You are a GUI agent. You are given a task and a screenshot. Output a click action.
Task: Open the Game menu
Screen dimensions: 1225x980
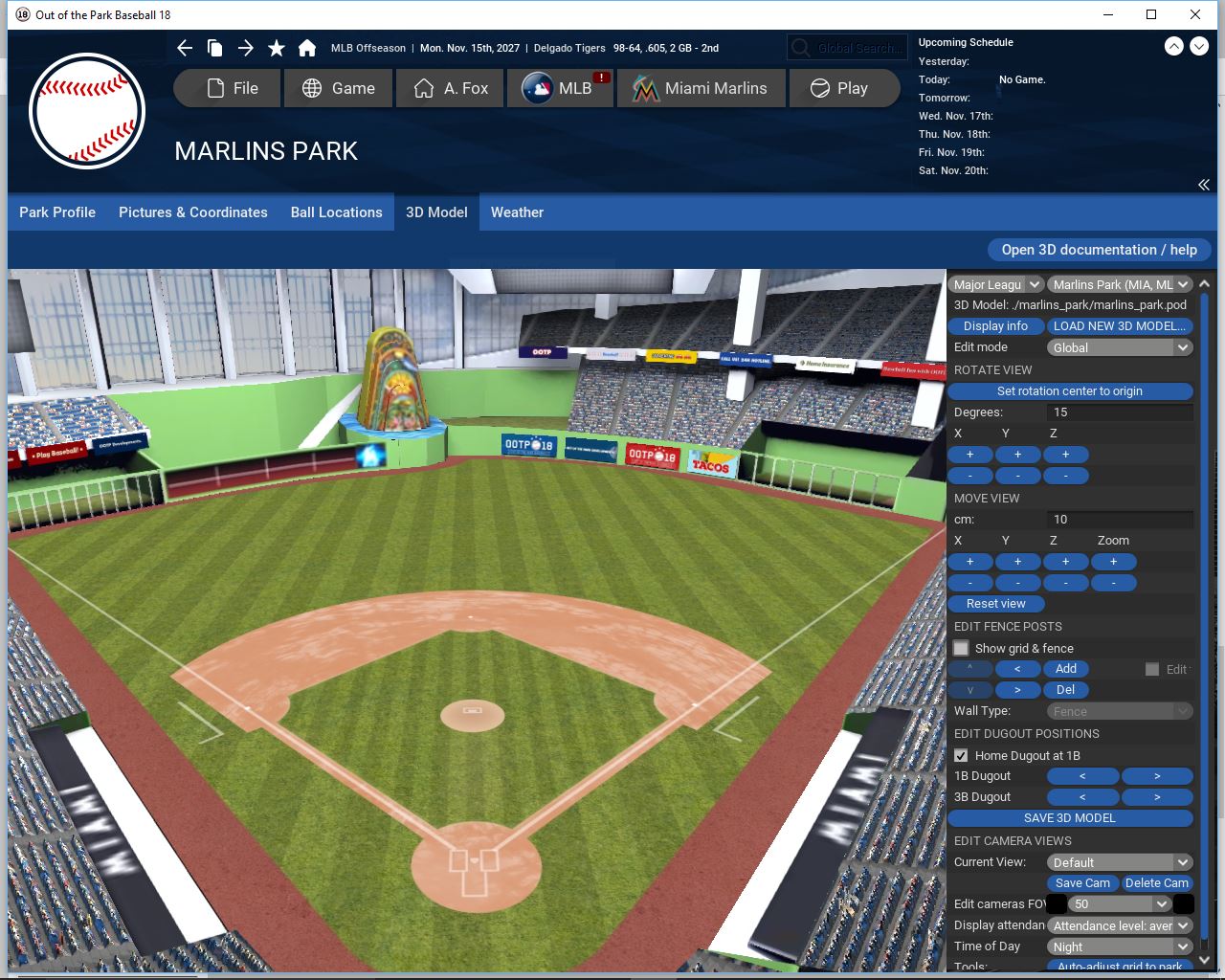click(338, 88)
